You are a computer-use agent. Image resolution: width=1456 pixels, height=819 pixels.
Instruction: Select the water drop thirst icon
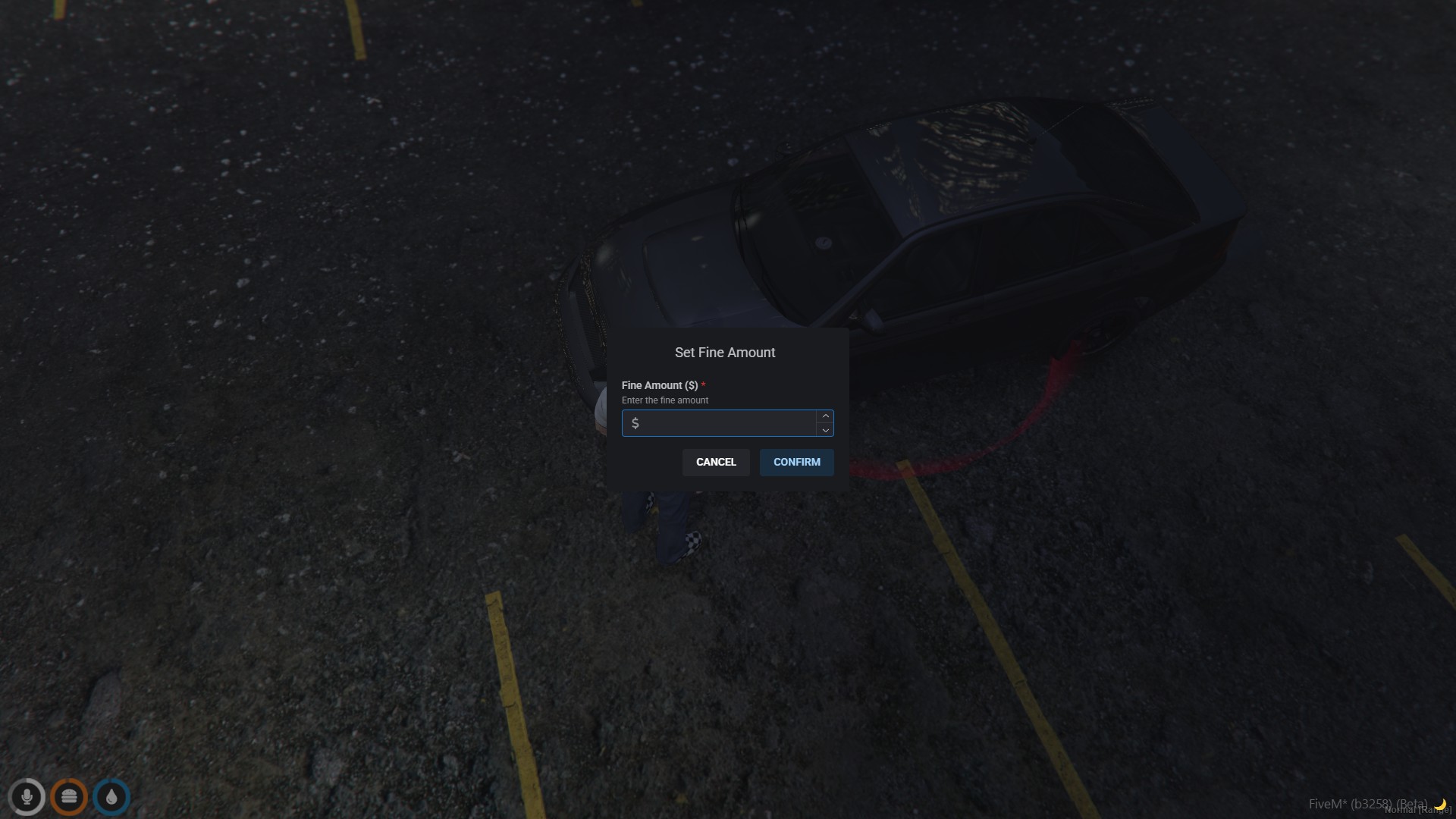(x=111, y=797)
